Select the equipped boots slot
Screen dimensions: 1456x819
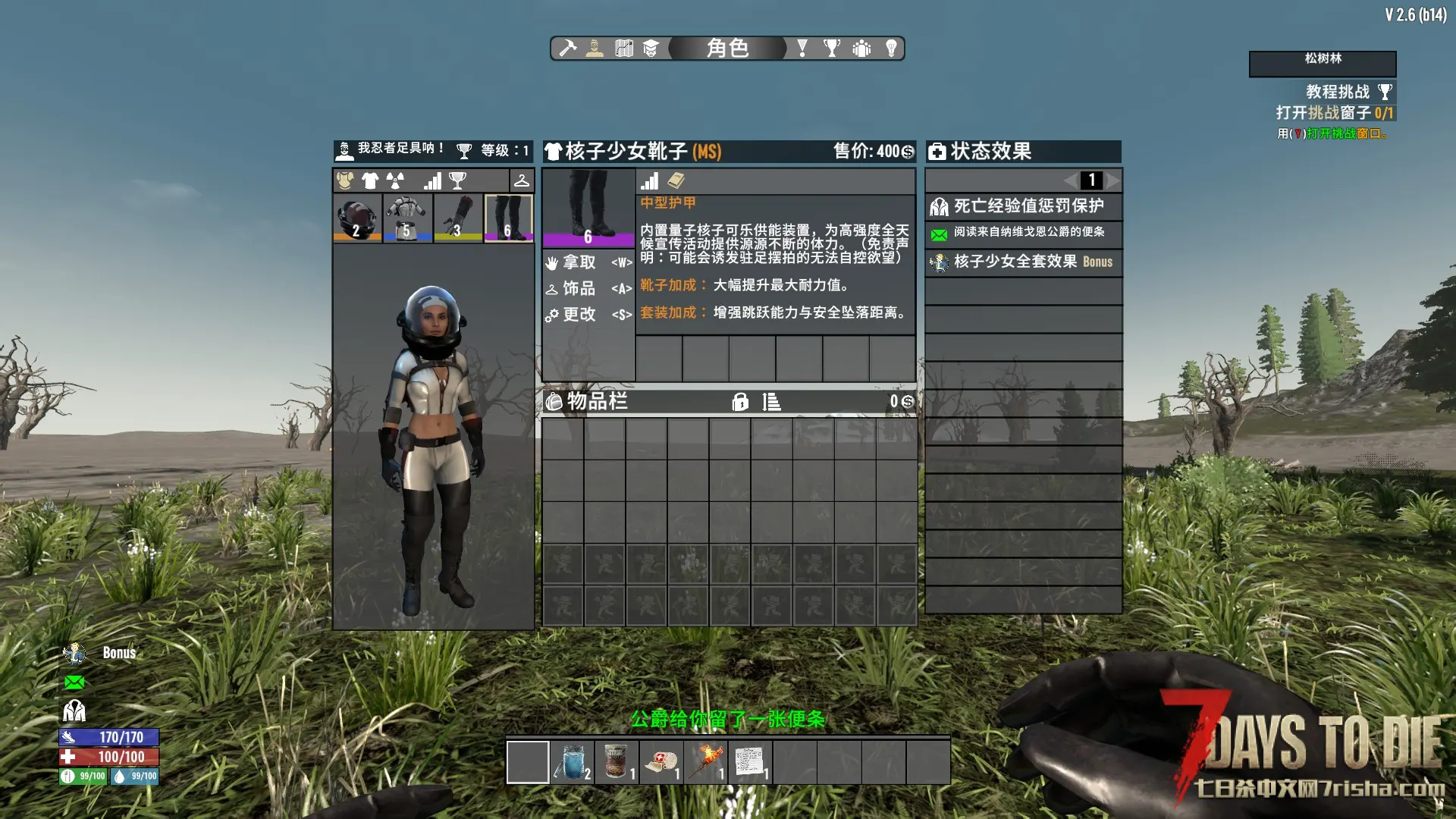tap(508, 218)
